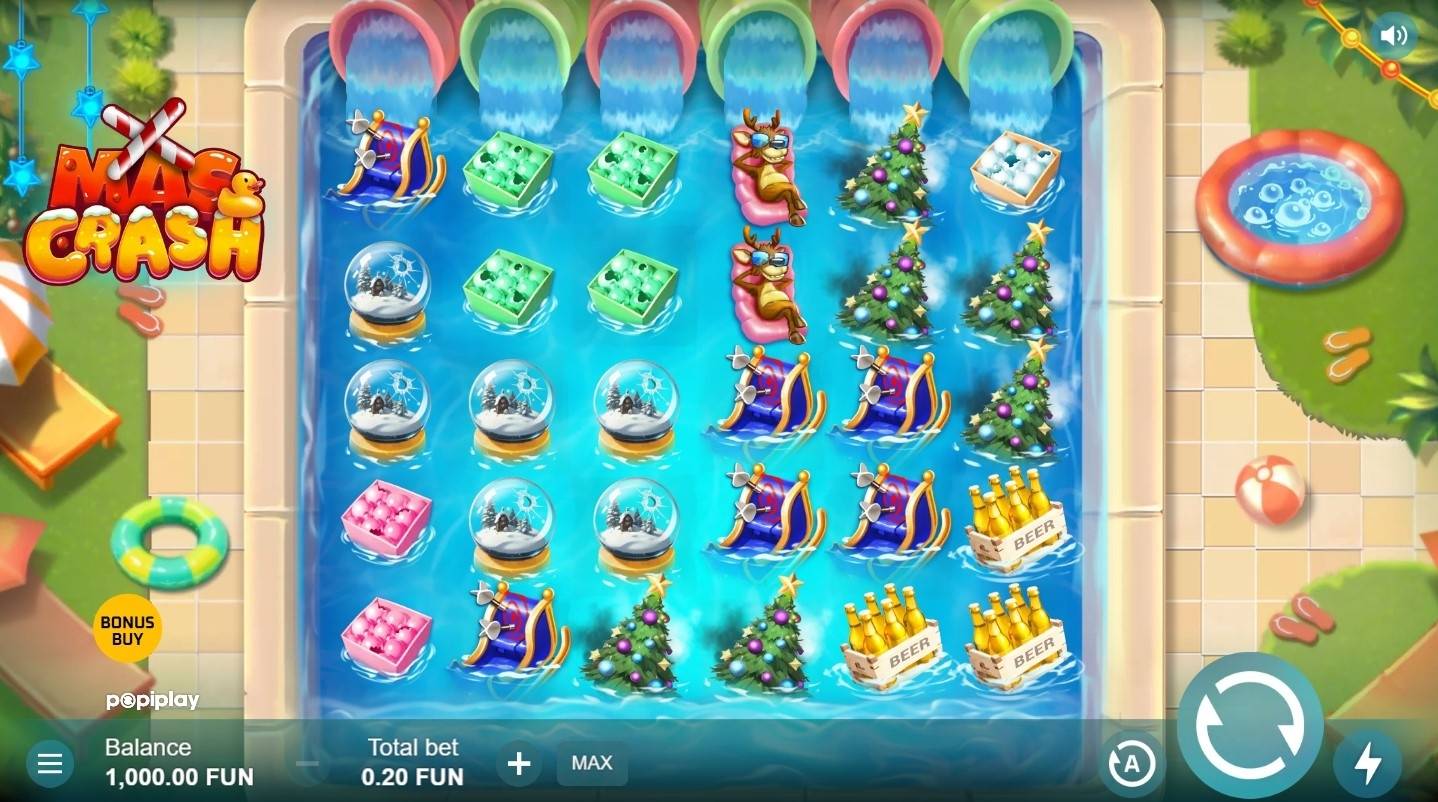Increase the bet with the plus stepper

point(518,763)
